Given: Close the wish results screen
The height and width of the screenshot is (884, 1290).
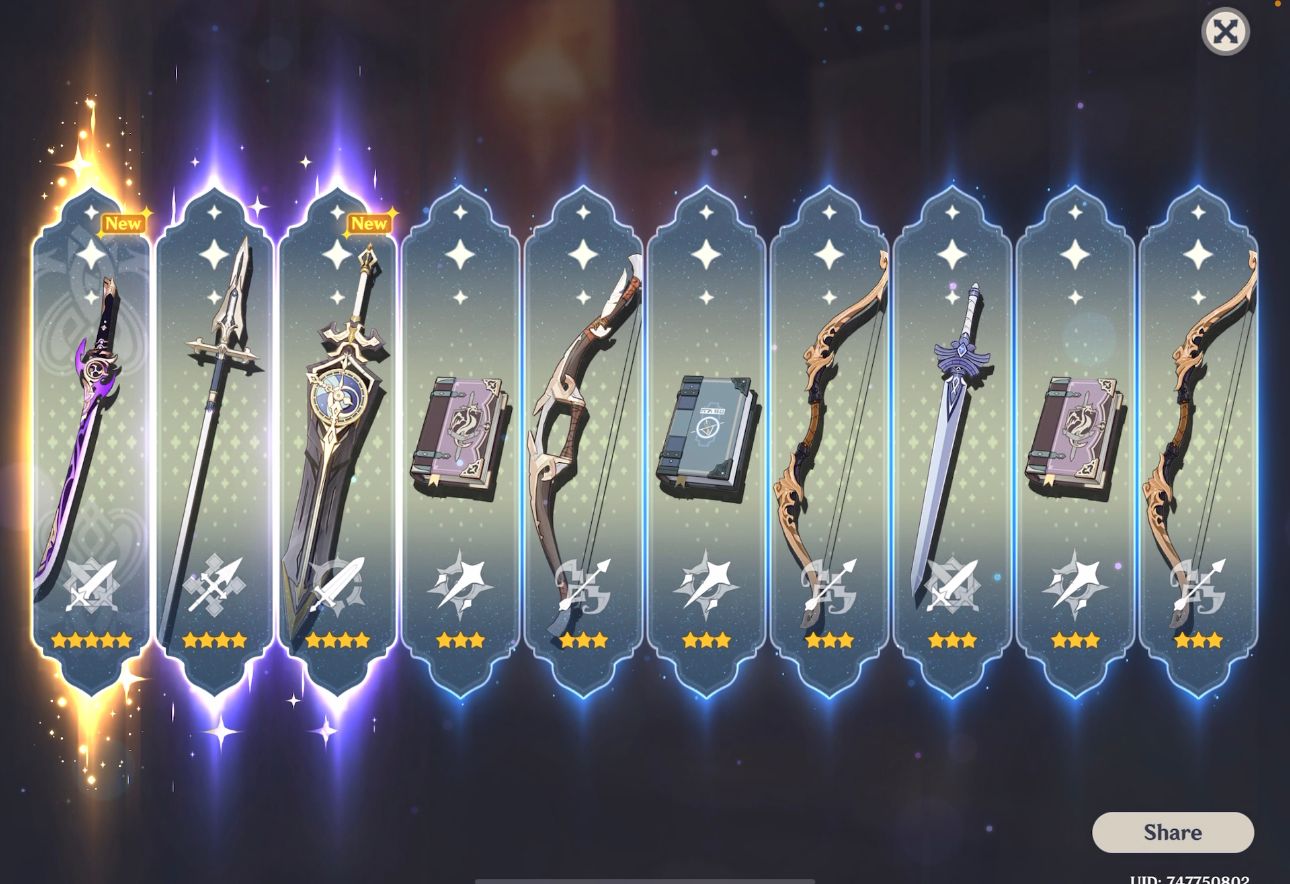Looking at the screenshot, I should coord(1225,32).
